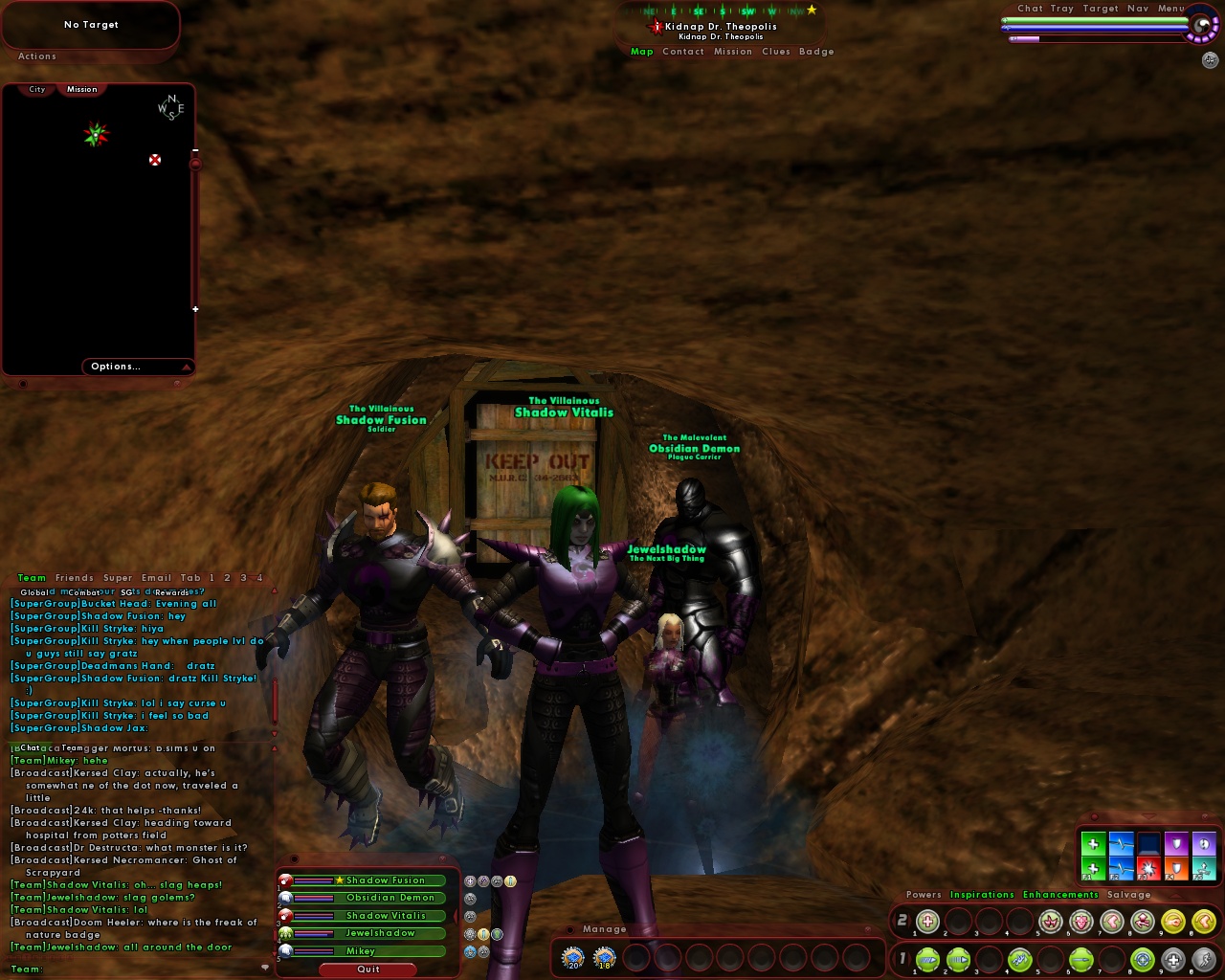Activate the first power in tray 1
The image size is (1225, 980).
tap(928, 959)
